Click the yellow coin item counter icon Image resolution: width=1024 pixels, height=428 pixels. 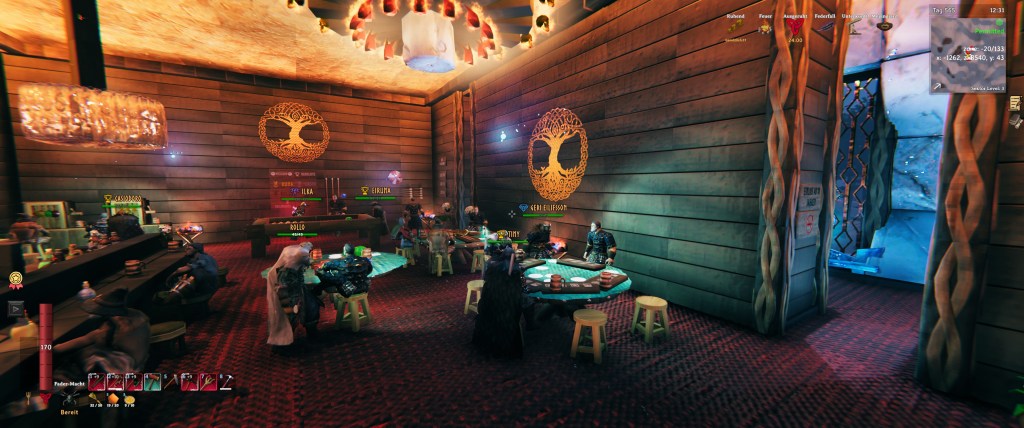(129, 398)
